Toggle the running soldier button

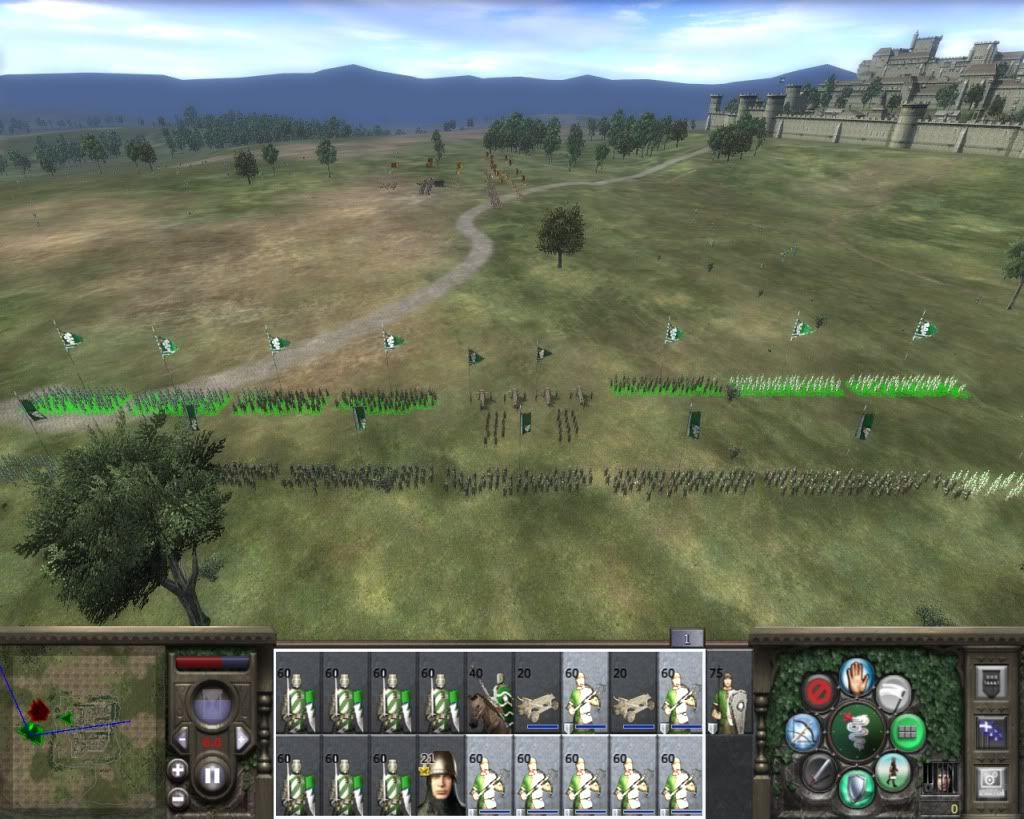893,772
